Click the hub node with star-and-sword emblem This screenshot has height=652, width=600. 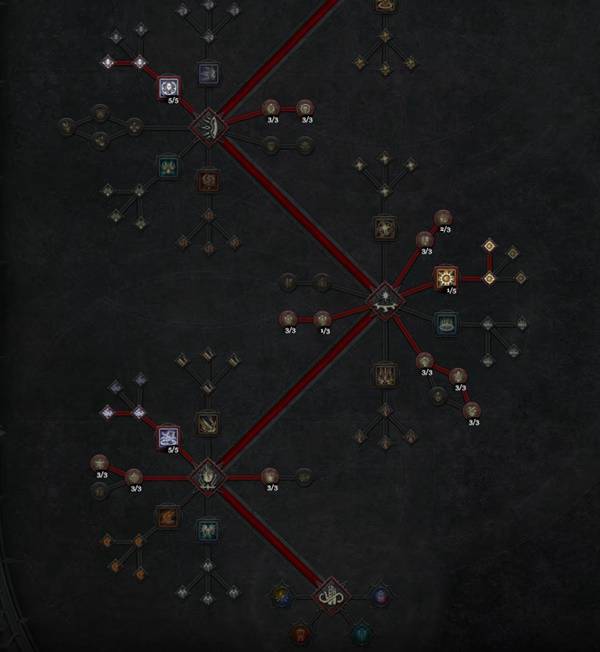click(383, 297)
